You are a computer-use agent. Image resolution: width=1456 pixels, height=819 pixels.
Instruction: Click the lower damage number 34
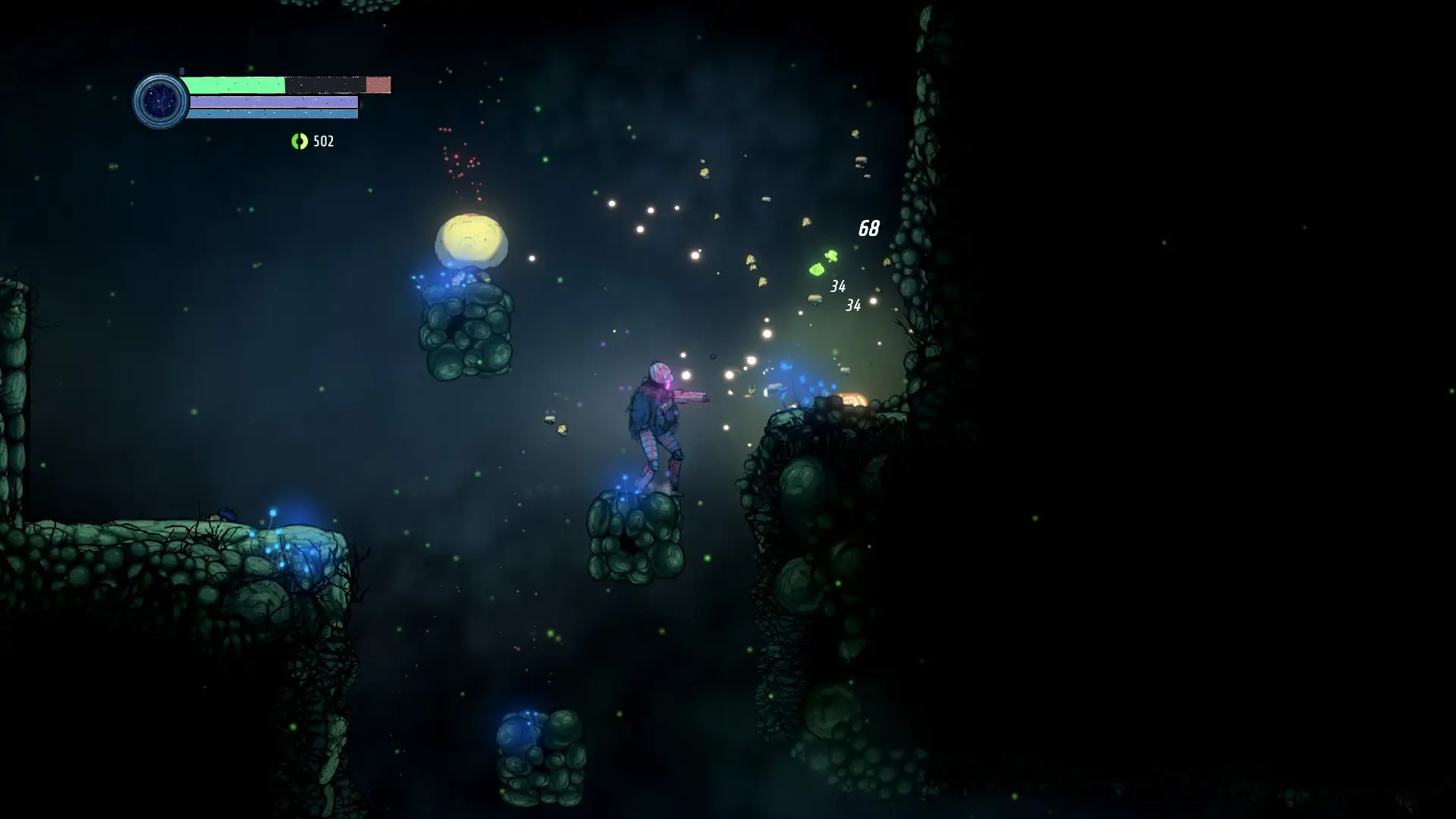click(x=852, y=306)
